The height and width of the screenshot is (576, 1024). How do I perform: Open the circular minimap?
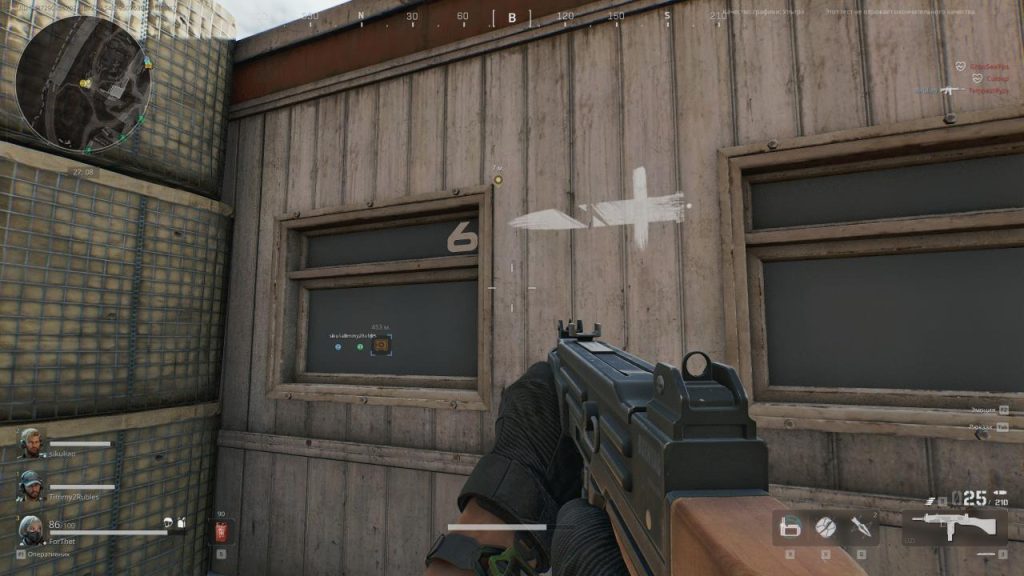click(83, 84)
